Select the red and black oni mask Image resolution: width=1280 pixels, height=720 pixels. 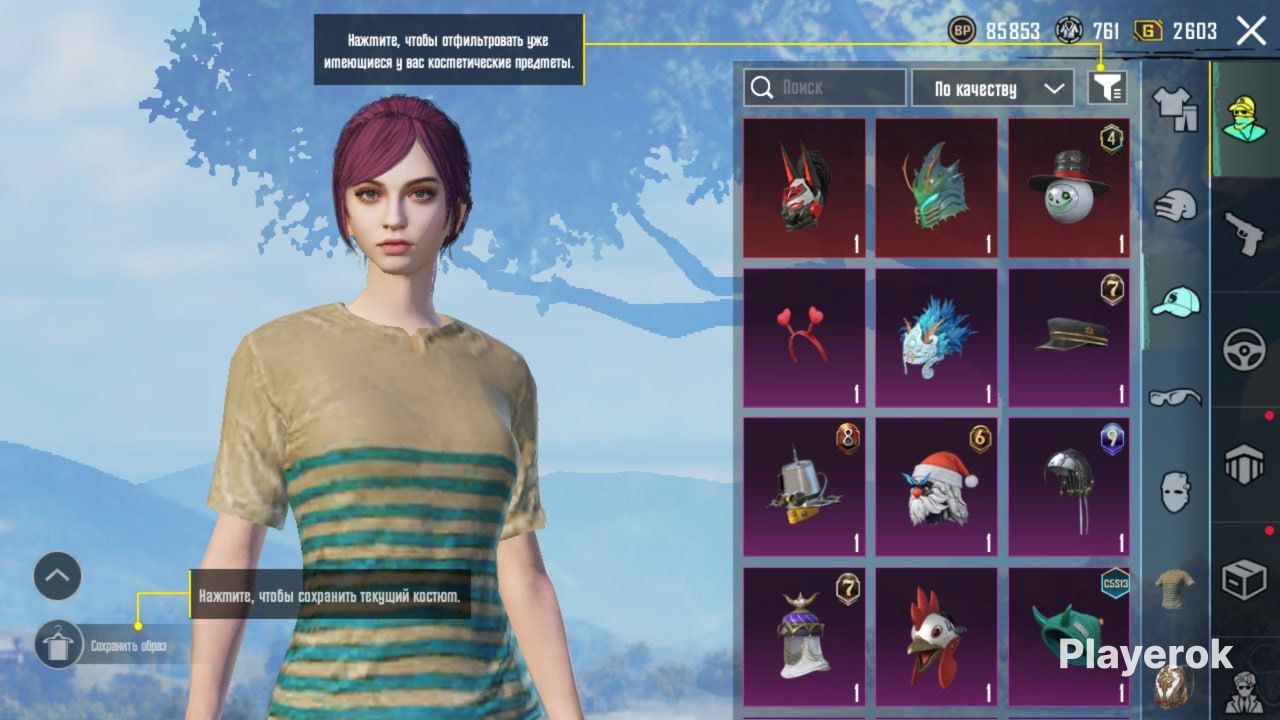(804, 188)
